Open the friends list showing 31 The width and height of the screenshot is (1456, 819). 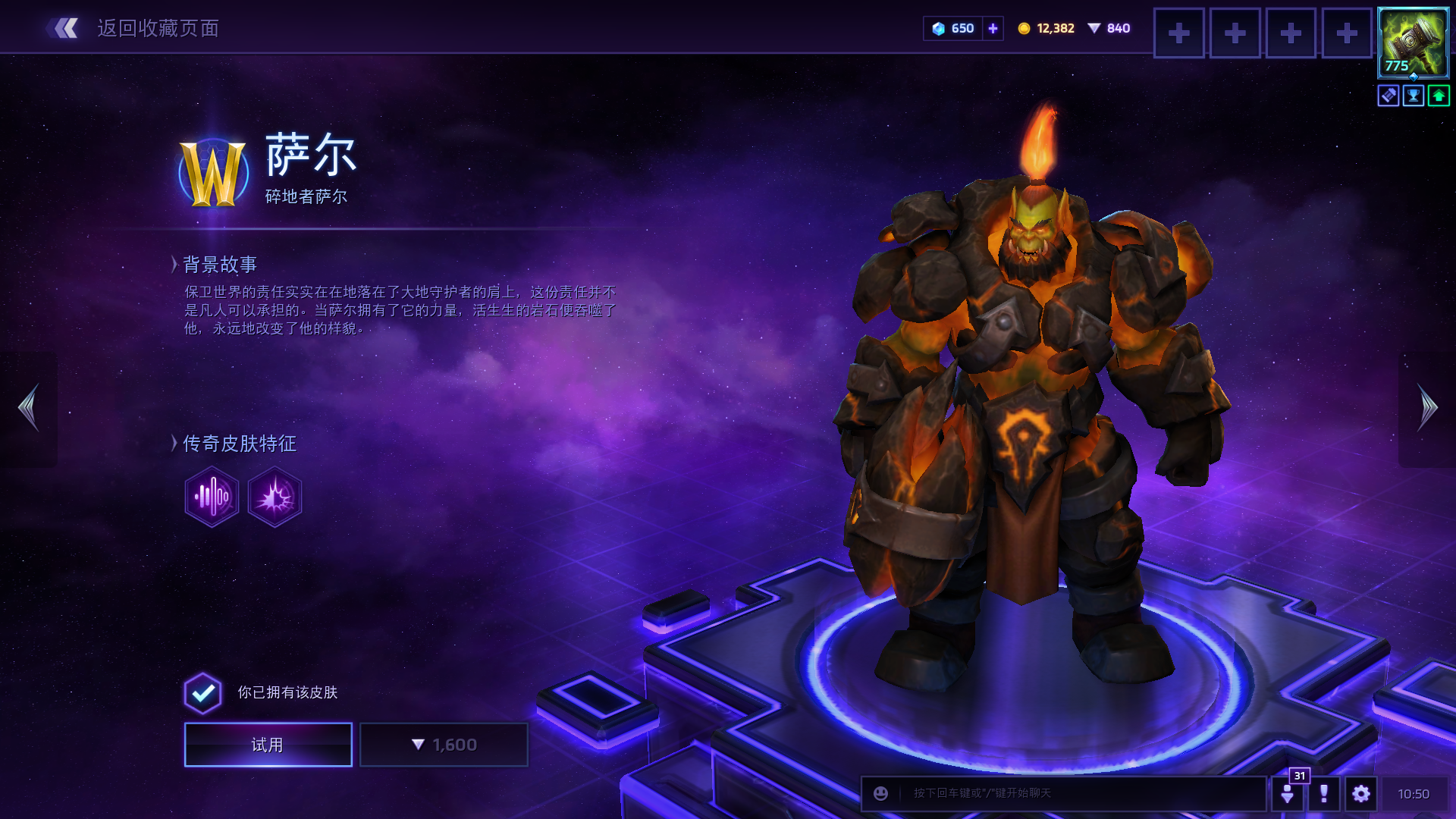coord(1288,794)
